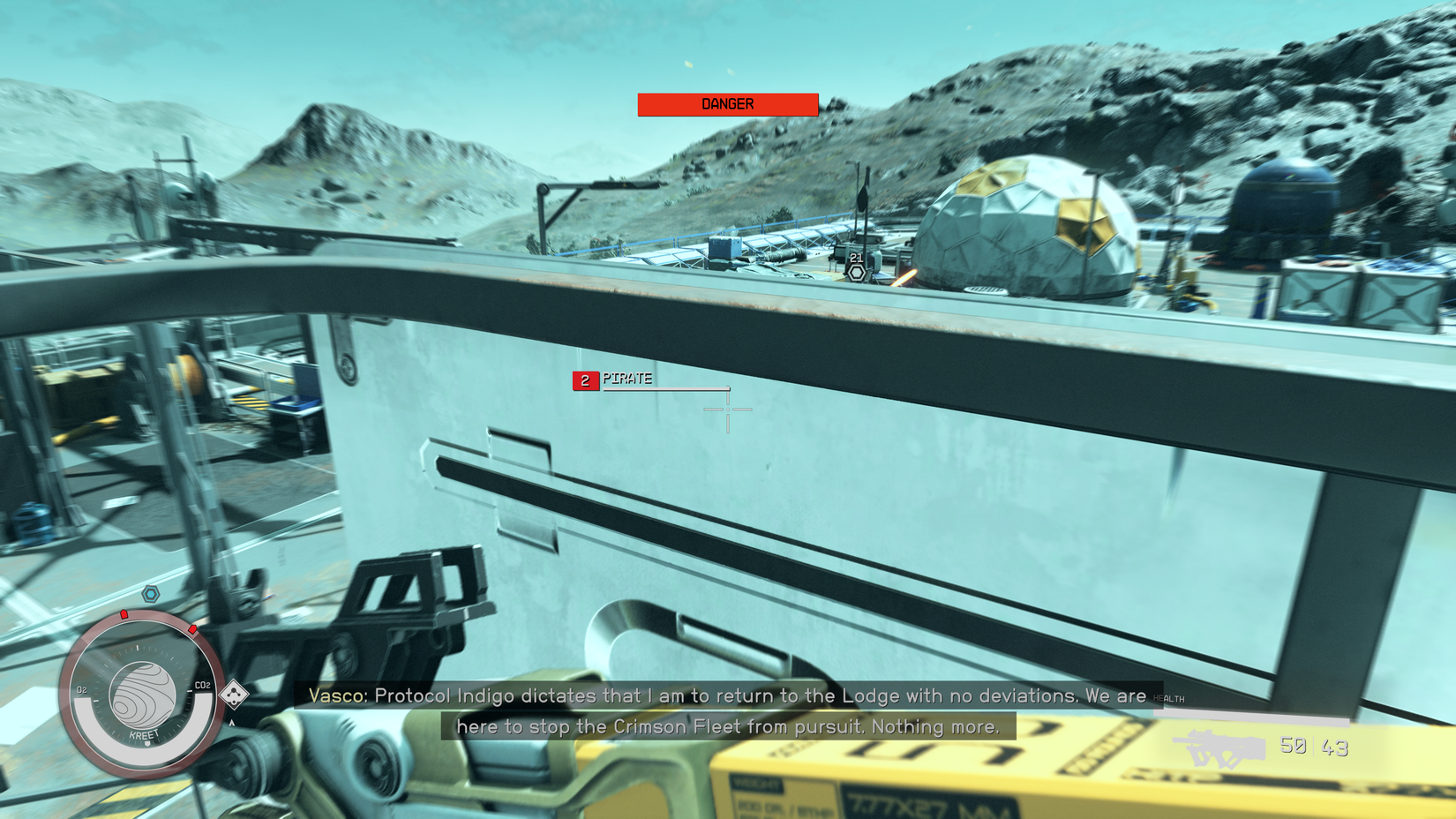Click the diamond mission marker beside the compass

232,693
